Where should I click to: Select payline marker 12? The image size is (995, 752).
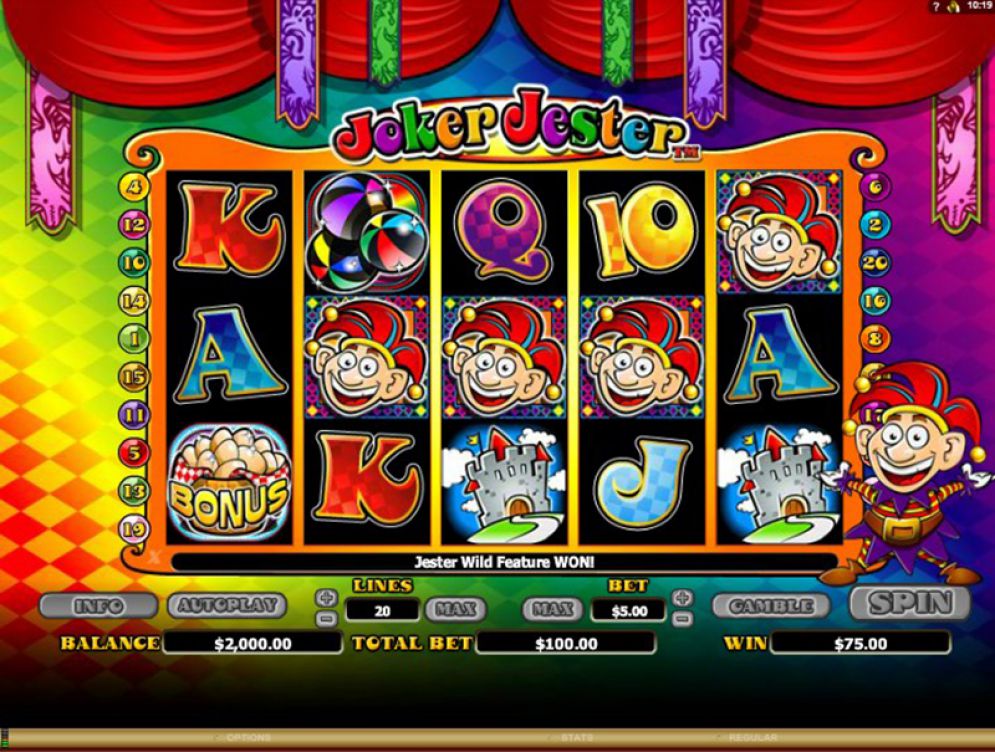point(134,225)
